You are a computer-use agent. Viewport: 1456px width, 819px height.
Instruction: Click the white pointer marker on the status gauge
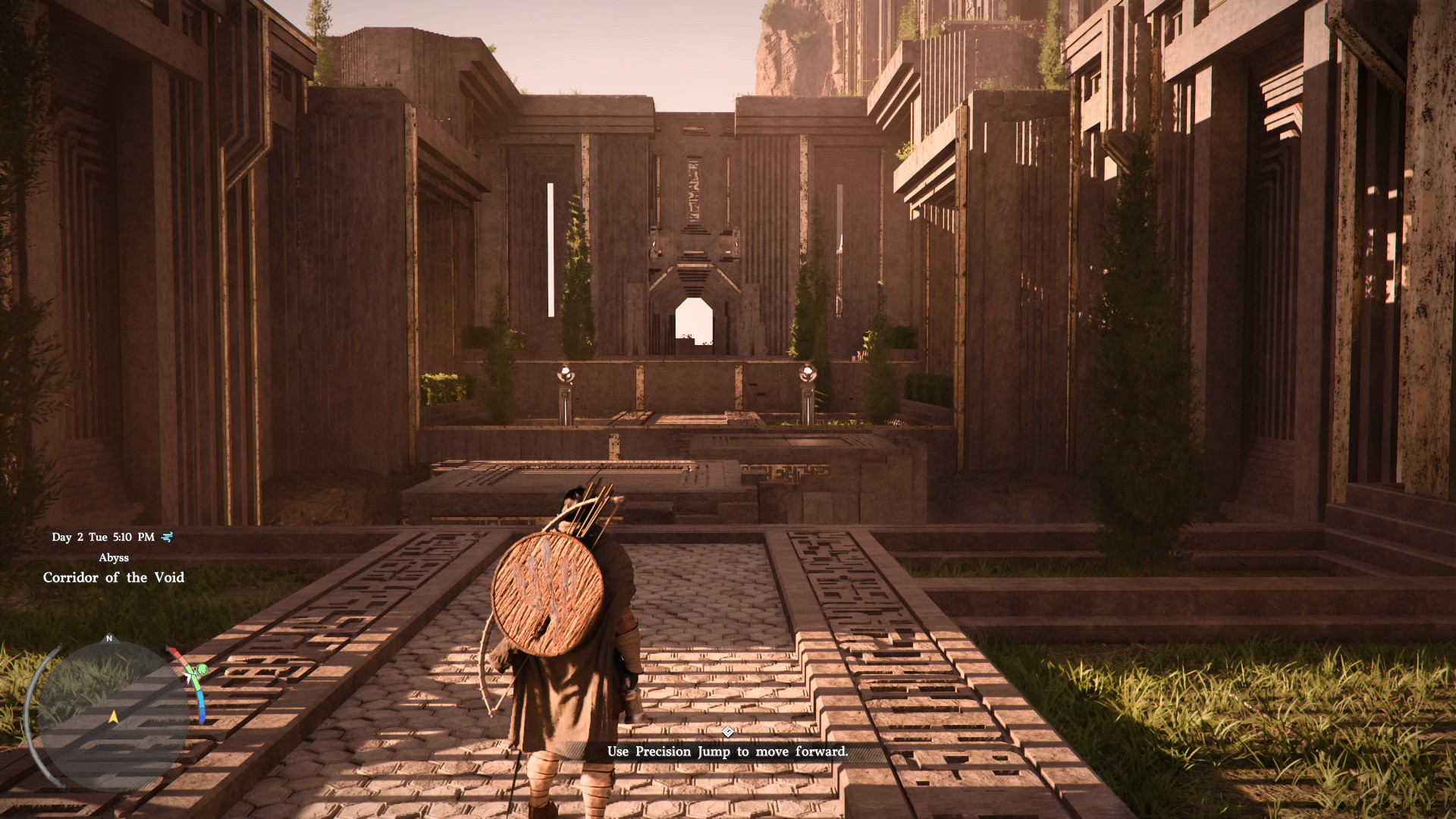click(x=190, y=676)
